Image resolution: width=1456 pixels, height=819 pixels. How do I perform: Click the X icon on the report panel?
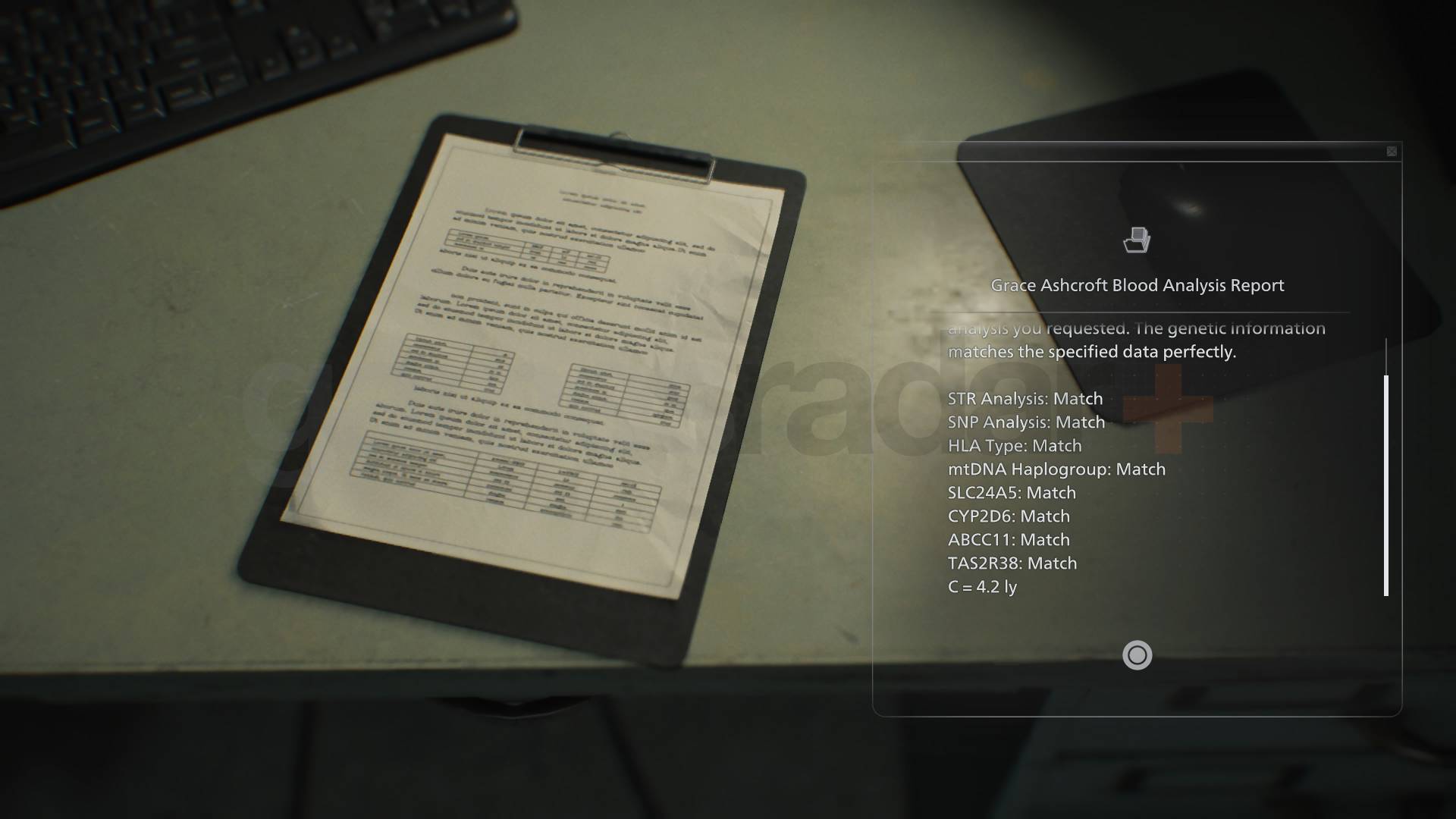coord(1393,151)
